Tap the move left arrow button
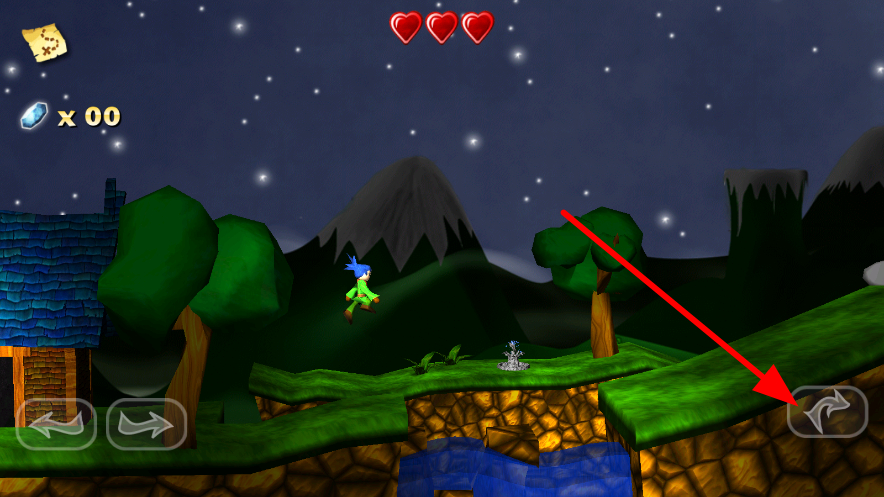The width and height of the screenshot is (884, 497). click(x=56, y=424)
